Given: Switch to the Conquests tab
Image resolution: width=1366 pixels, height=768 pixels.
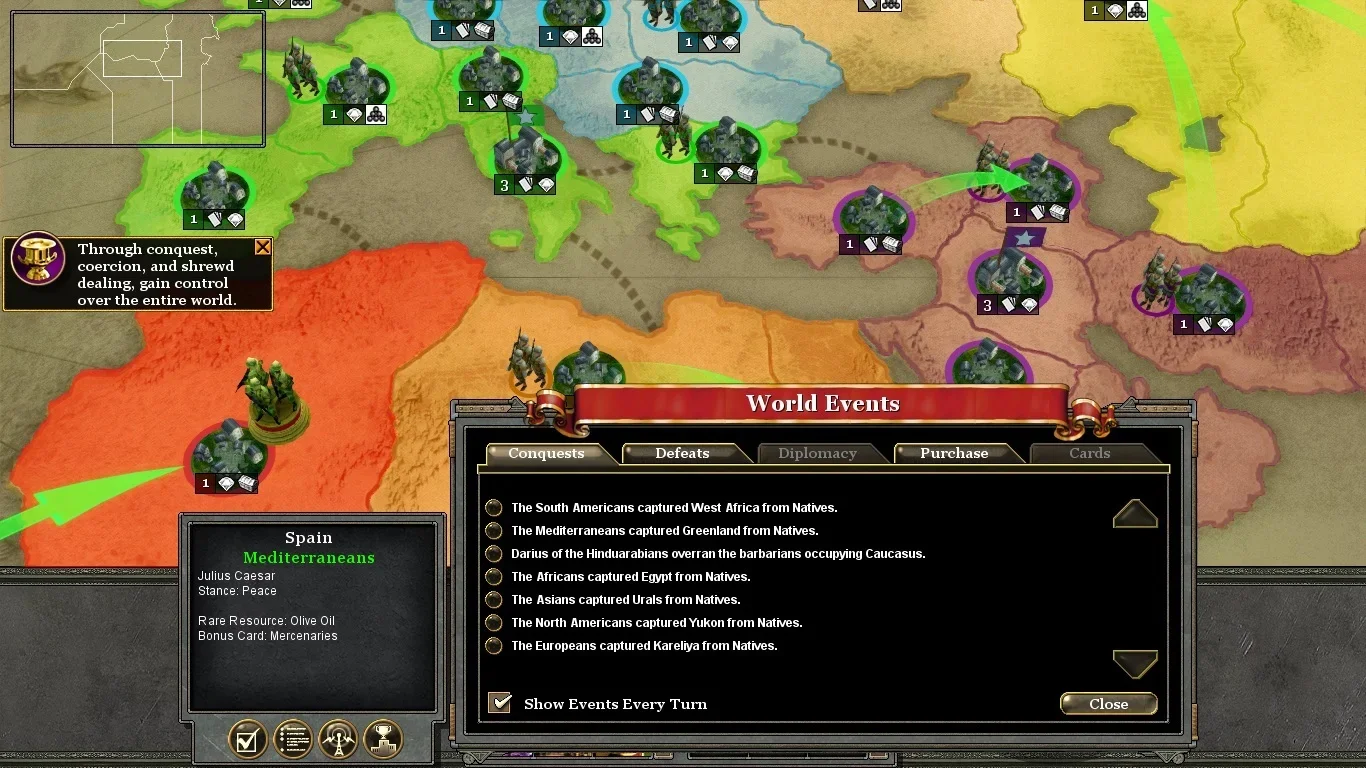Looking at the screenshot, I should point(546,454).
